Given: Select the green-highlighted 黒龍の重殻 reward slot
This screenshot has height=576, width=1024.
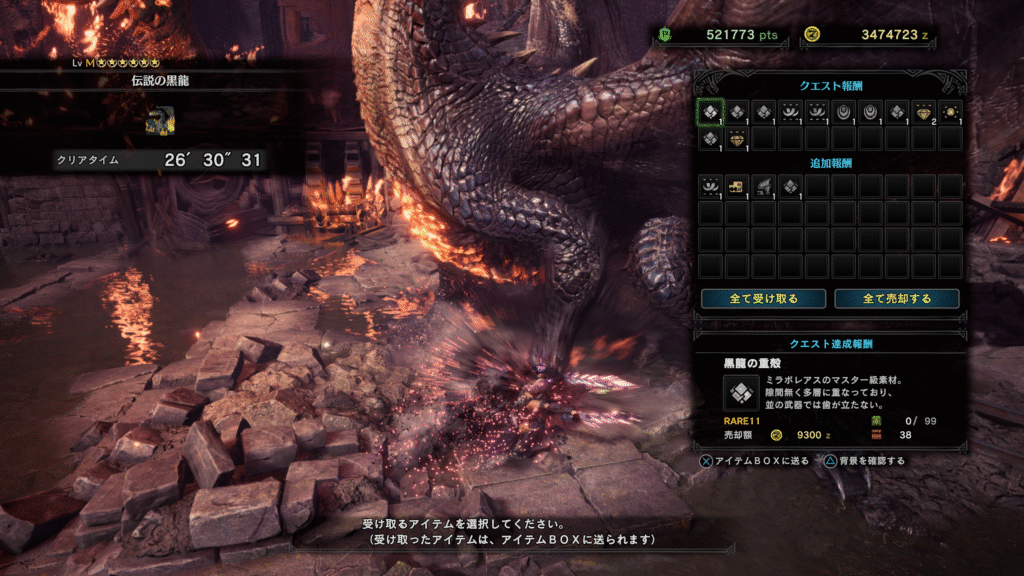Looking at the screenshot, I should pyautogui.click(x=710, y=112).
